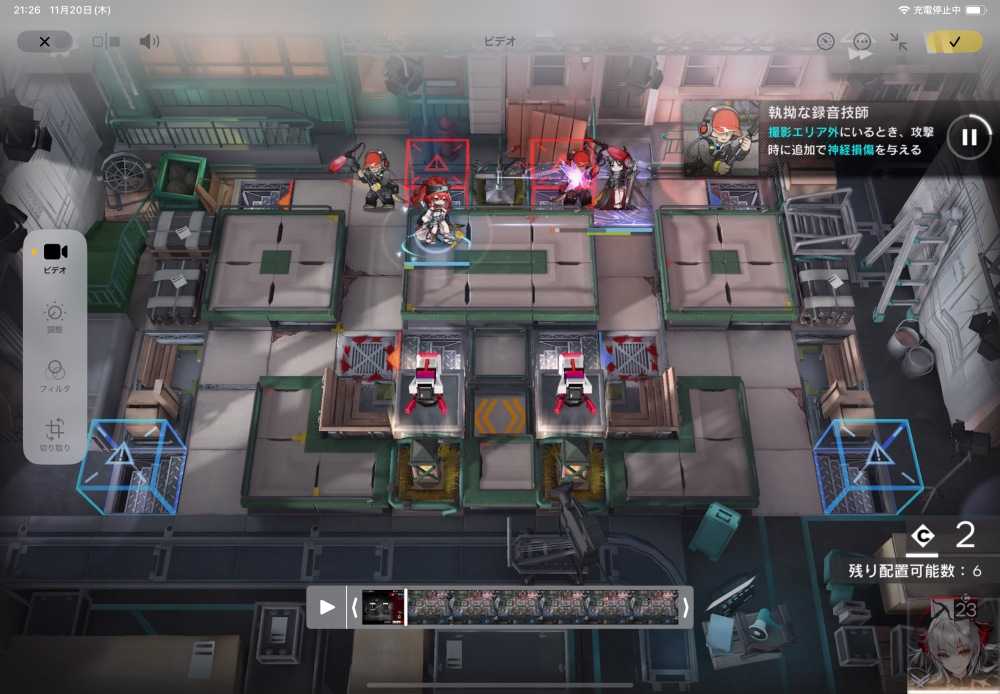Click the right trim handle of the timeline

tap(685, 607)
